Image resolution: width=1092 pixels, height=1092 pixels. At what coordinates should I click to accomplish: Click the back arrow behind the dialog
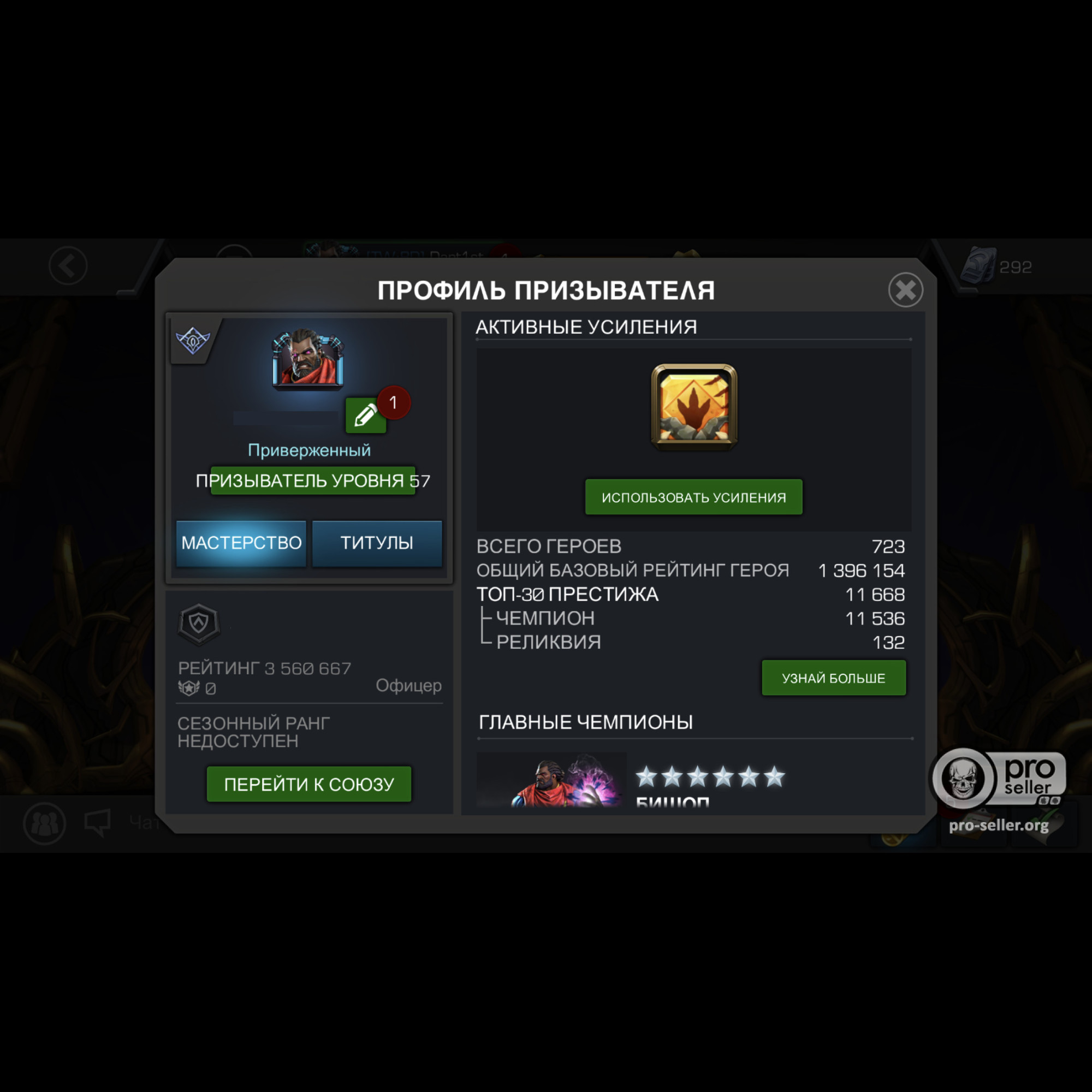[68, 266]
